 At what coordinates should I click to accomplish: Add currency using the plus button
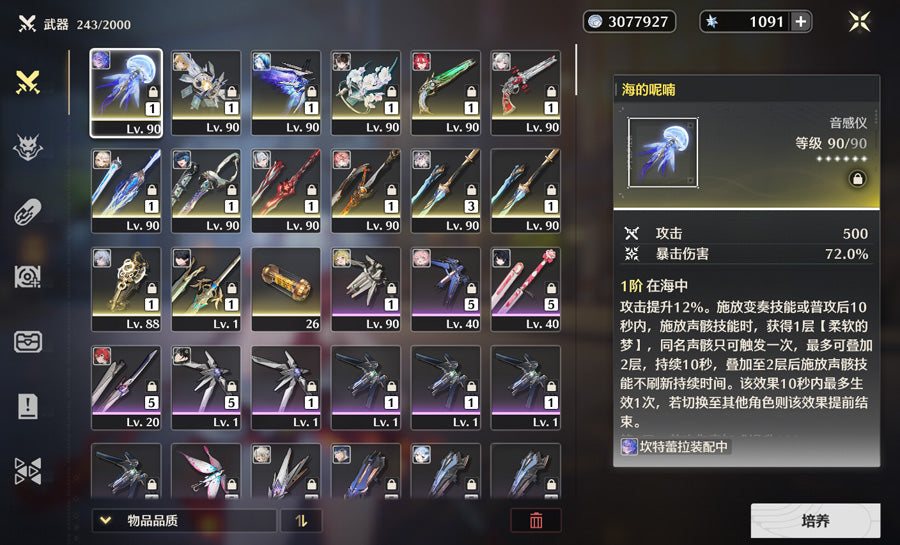tap(800, 22)
